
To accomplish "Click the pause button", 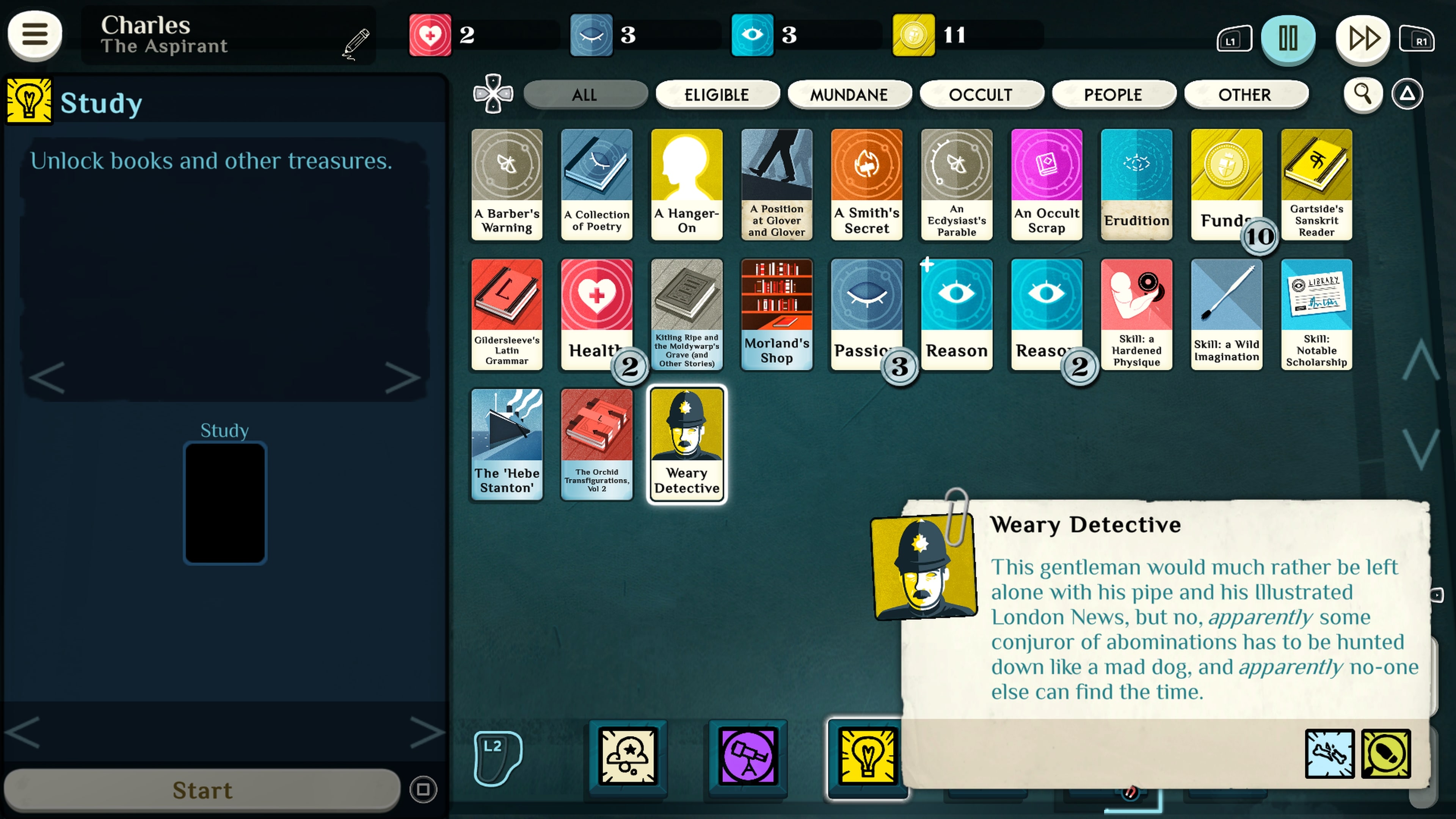I will [x=1288, y=38].
